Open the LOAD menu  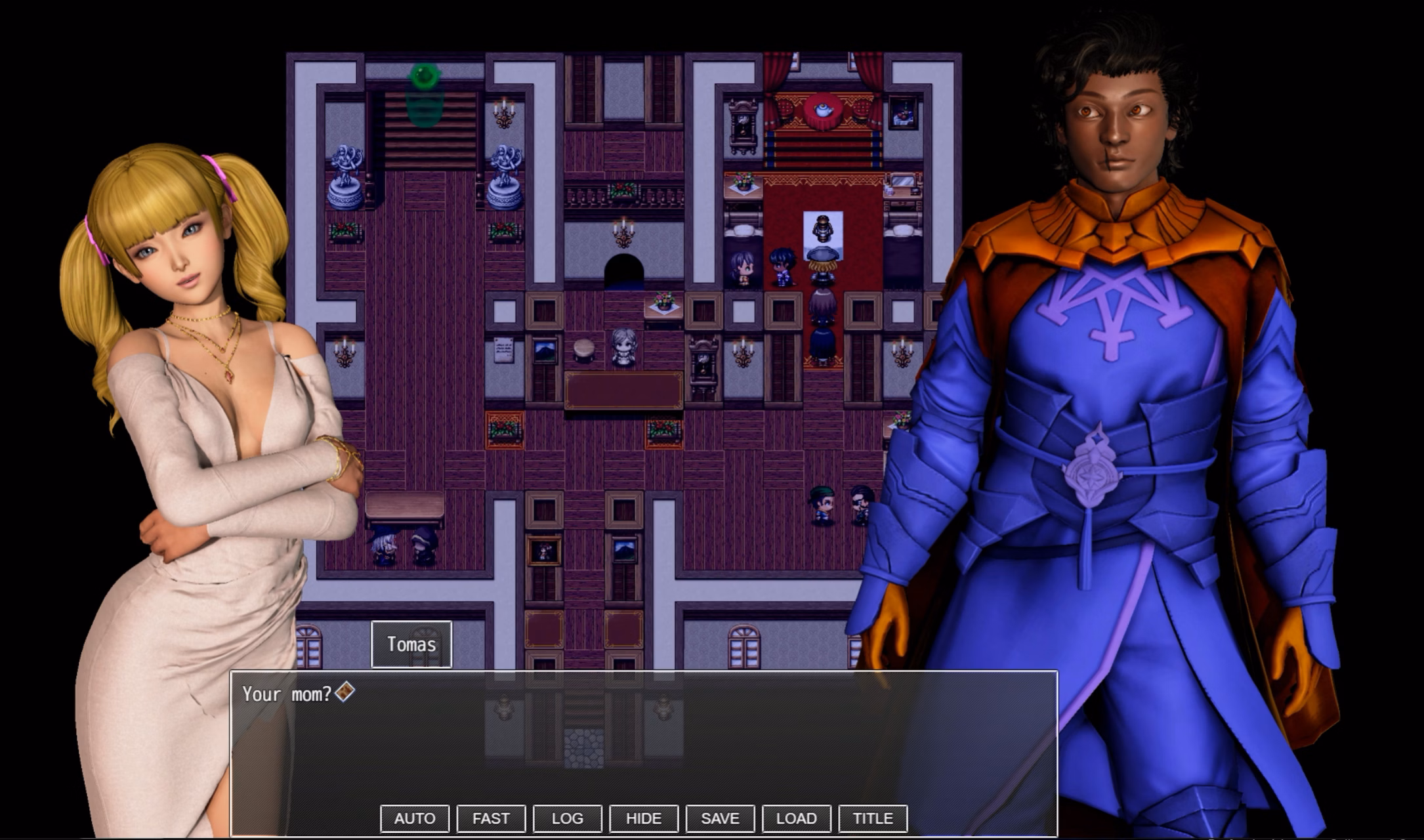(796, 818)
